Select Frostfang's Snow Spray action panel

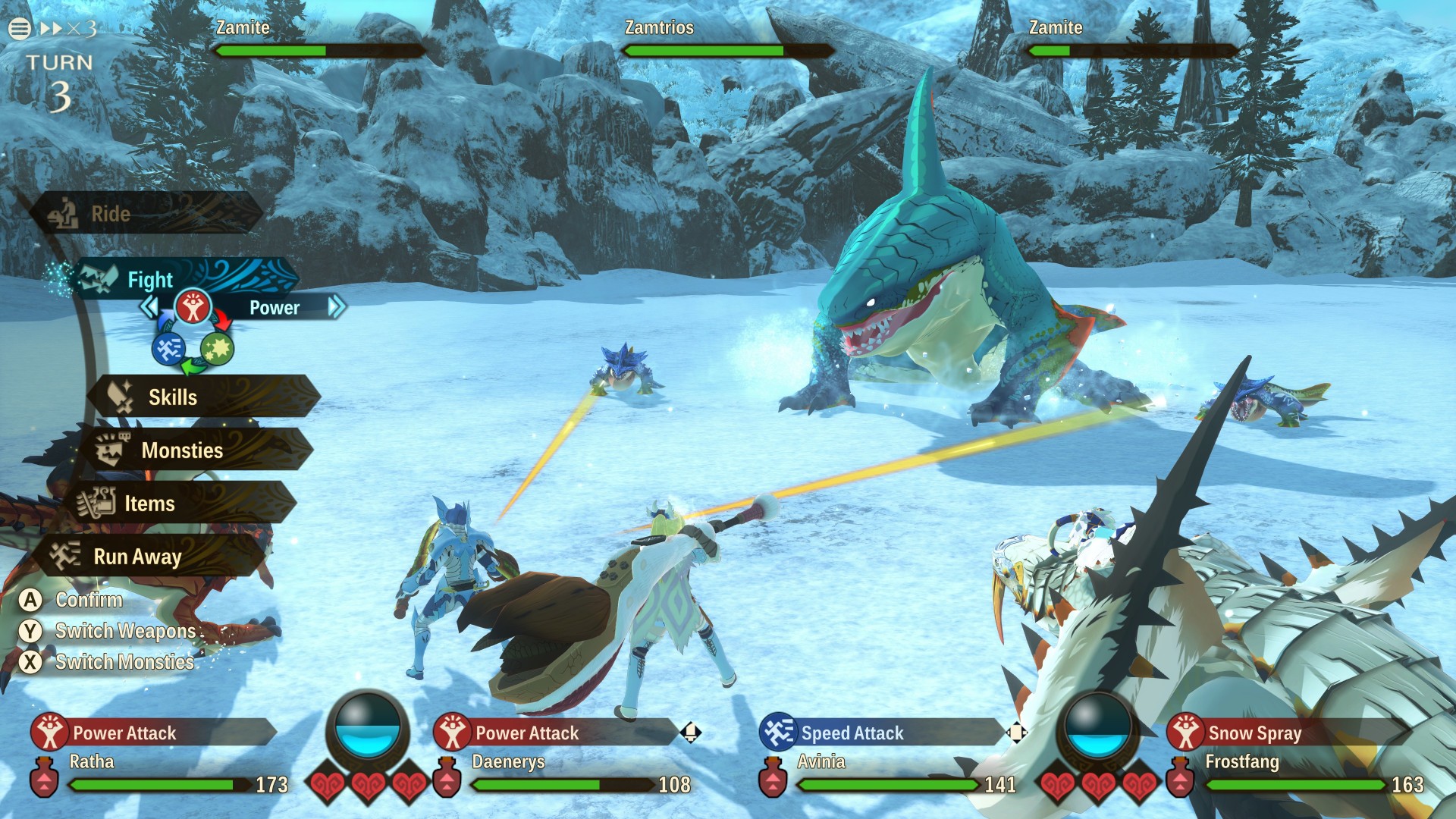[x=1282, y=733]
